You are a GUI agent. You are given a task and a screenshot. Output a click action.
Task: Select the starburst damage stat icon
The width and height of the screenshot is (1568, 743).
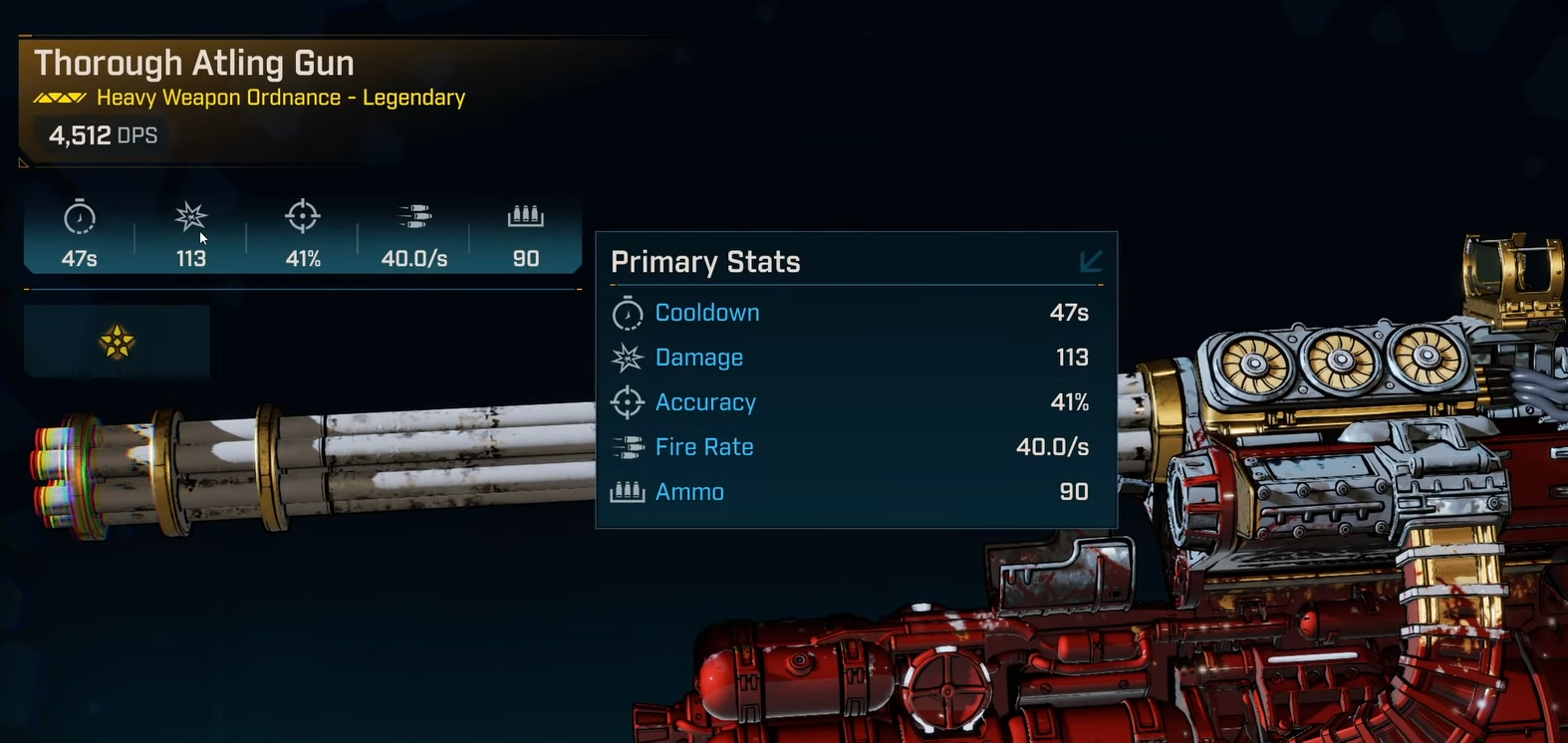[x=190, y=216]
